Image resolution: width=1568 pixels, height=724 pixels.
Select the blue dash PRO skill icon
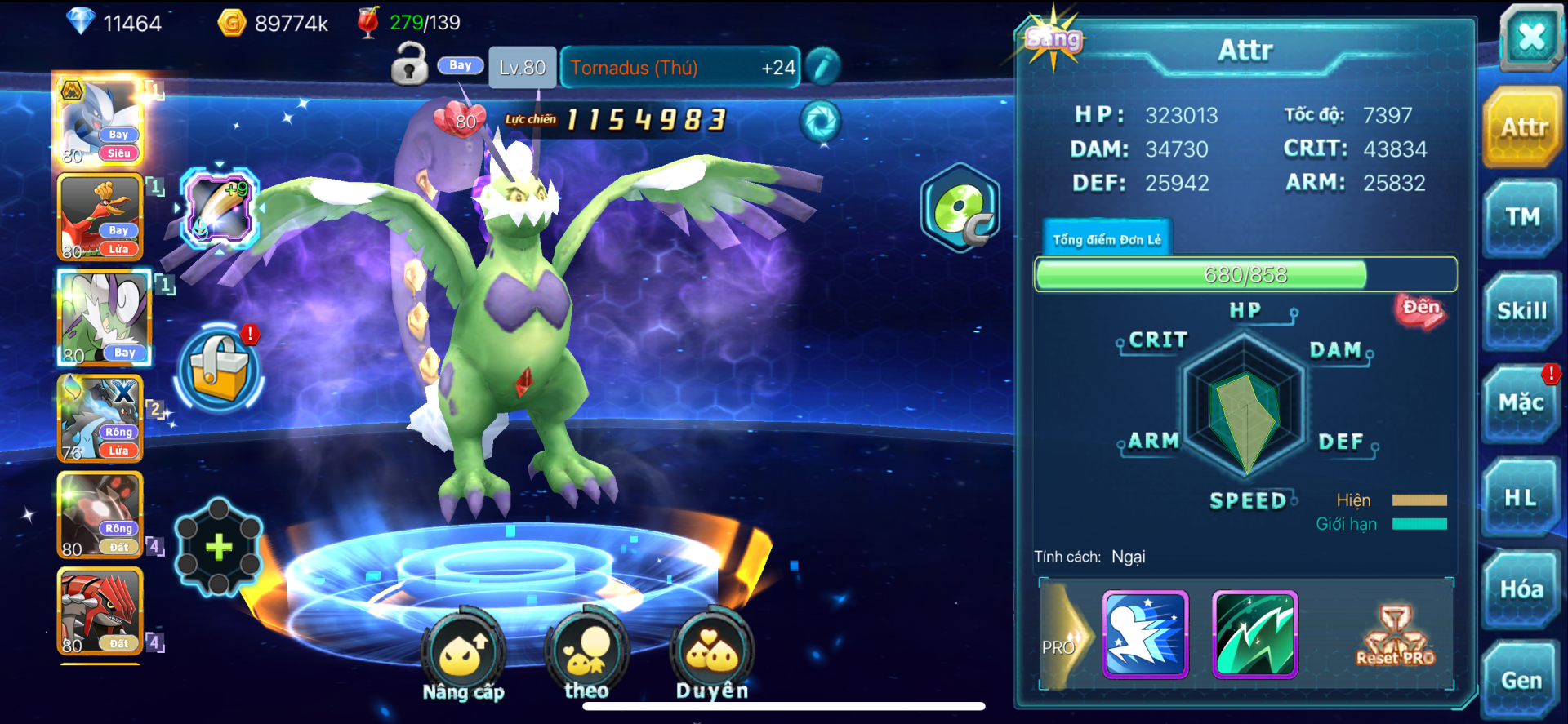1145,635
